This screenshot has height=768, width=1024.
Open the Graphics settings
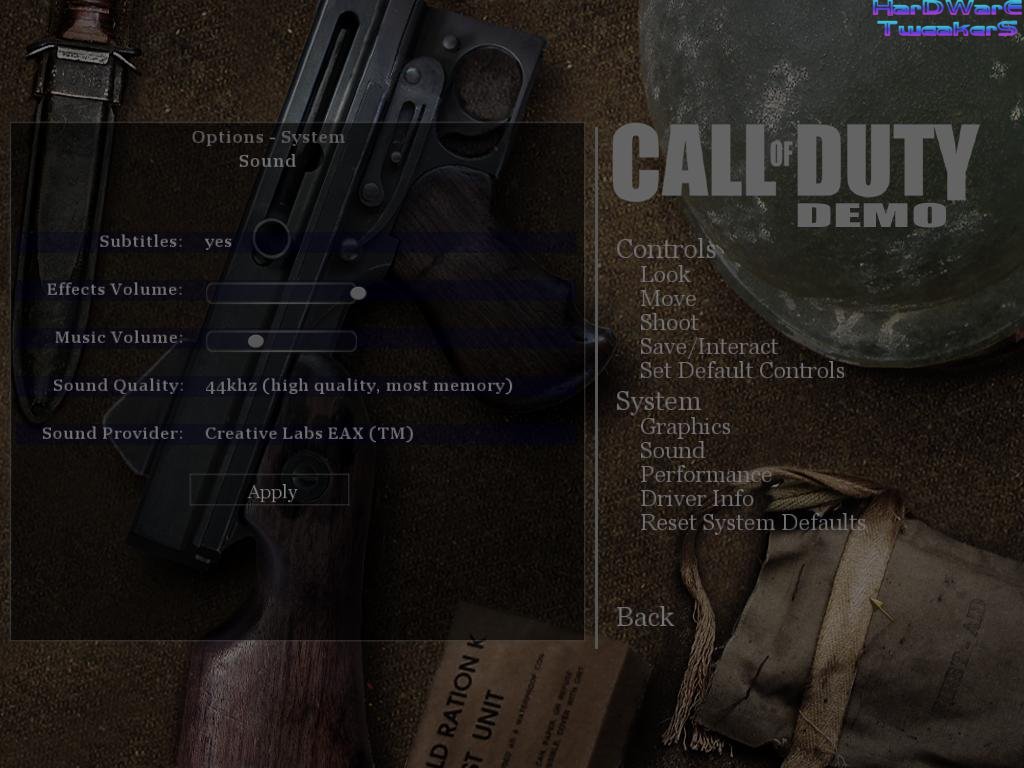(685, 427)
